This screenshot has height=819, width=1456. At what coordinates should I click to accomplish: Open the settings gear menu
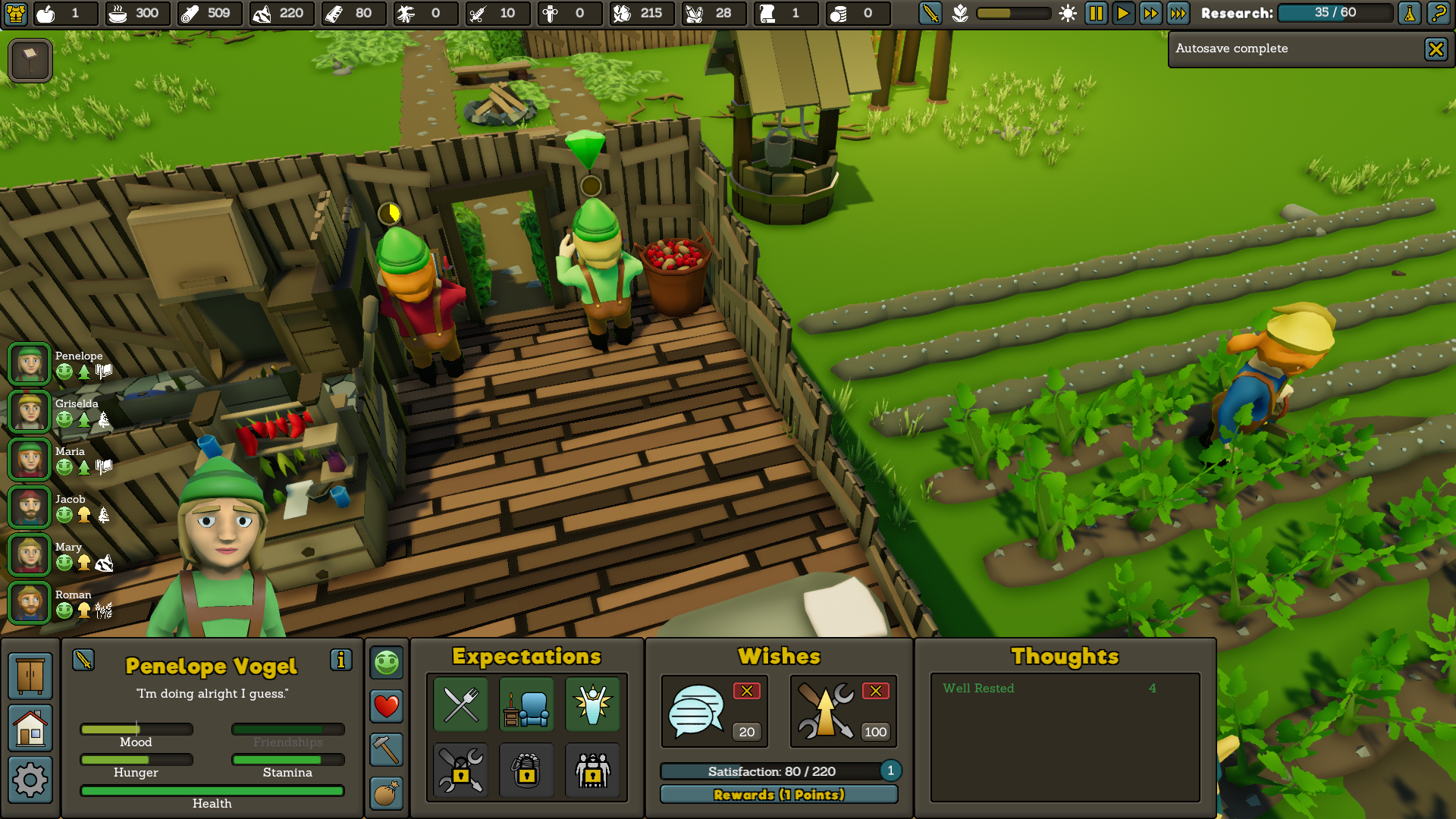(30, 780)
